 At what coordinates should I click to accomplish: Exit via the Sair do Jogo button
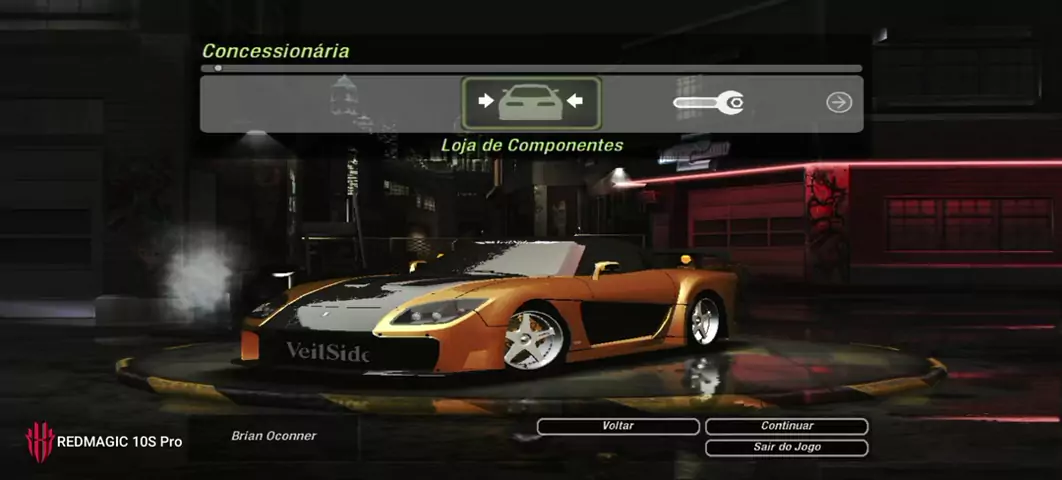786,448
